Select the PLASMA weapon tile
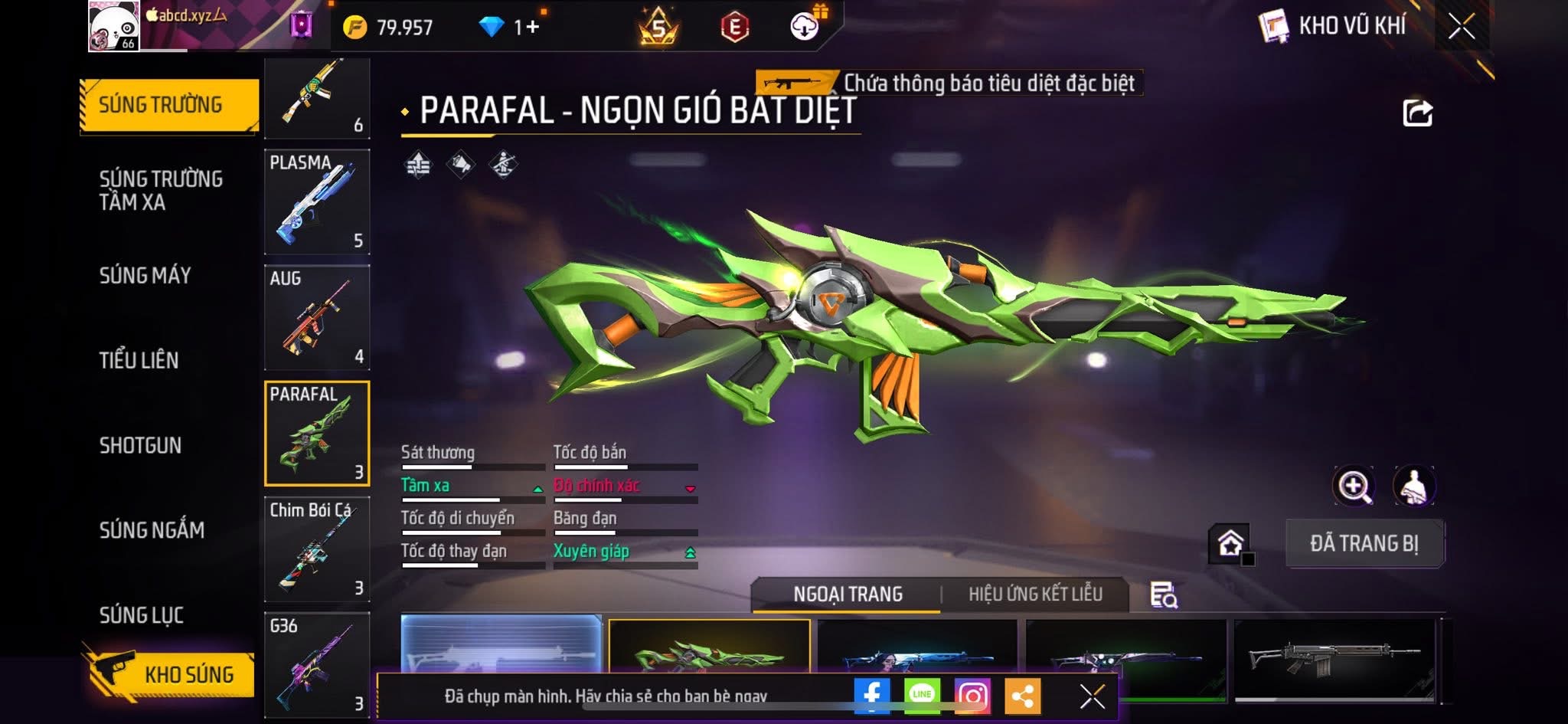 point(317,202)
